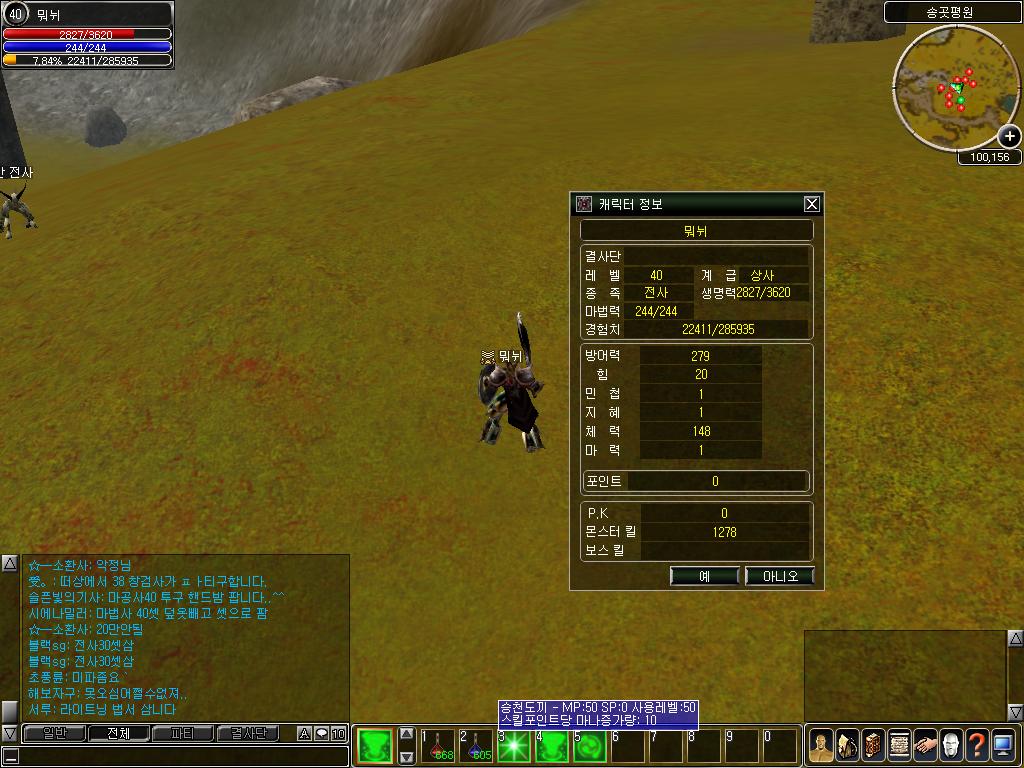Screen dimensions: 1024x768
Task: Open the handshake trade icon
Action: click(x=924, y=745)
